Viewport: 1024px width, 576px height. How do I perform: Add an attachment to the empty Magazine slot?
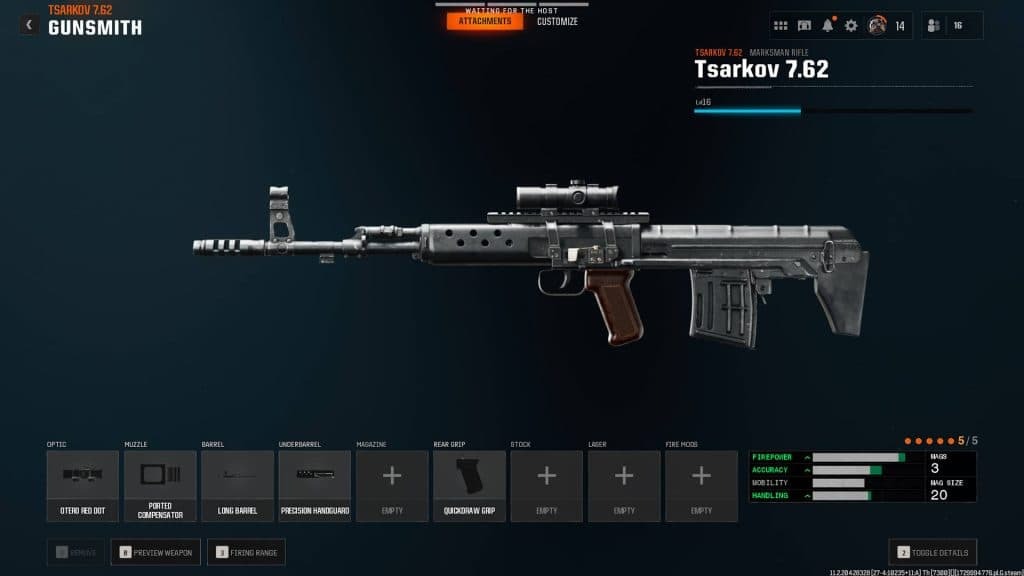click(392, 486)
